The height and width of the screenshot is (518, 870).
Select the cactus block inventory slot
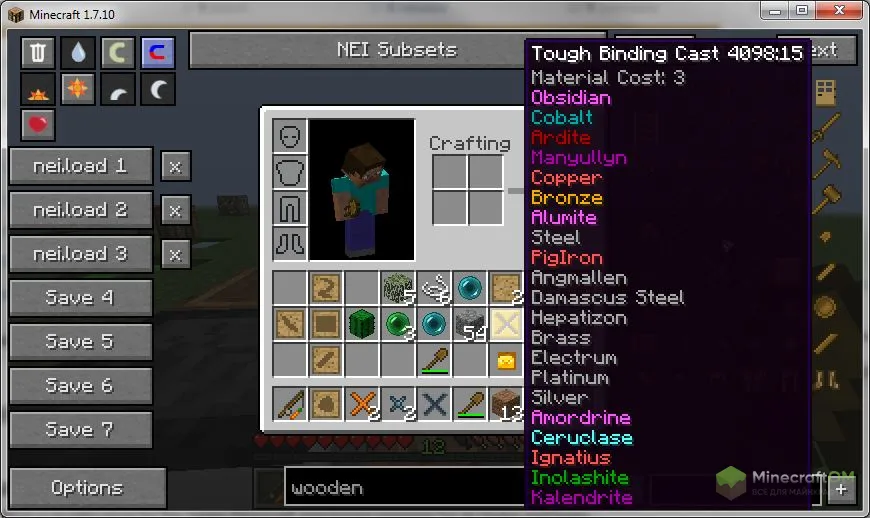361,324
